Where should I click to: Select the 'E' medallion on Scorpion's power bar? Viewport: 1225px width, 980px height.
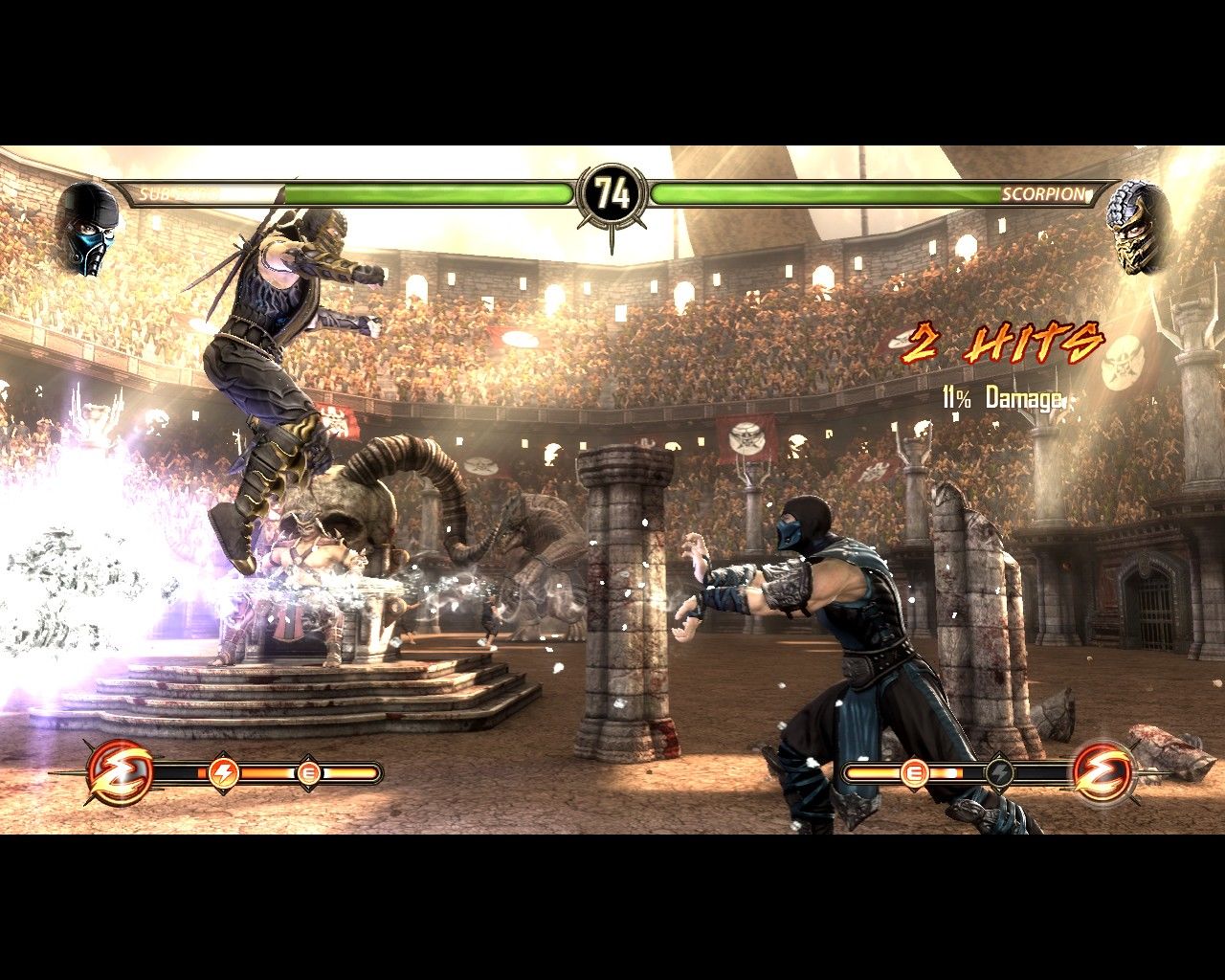[x=914, y=772]
